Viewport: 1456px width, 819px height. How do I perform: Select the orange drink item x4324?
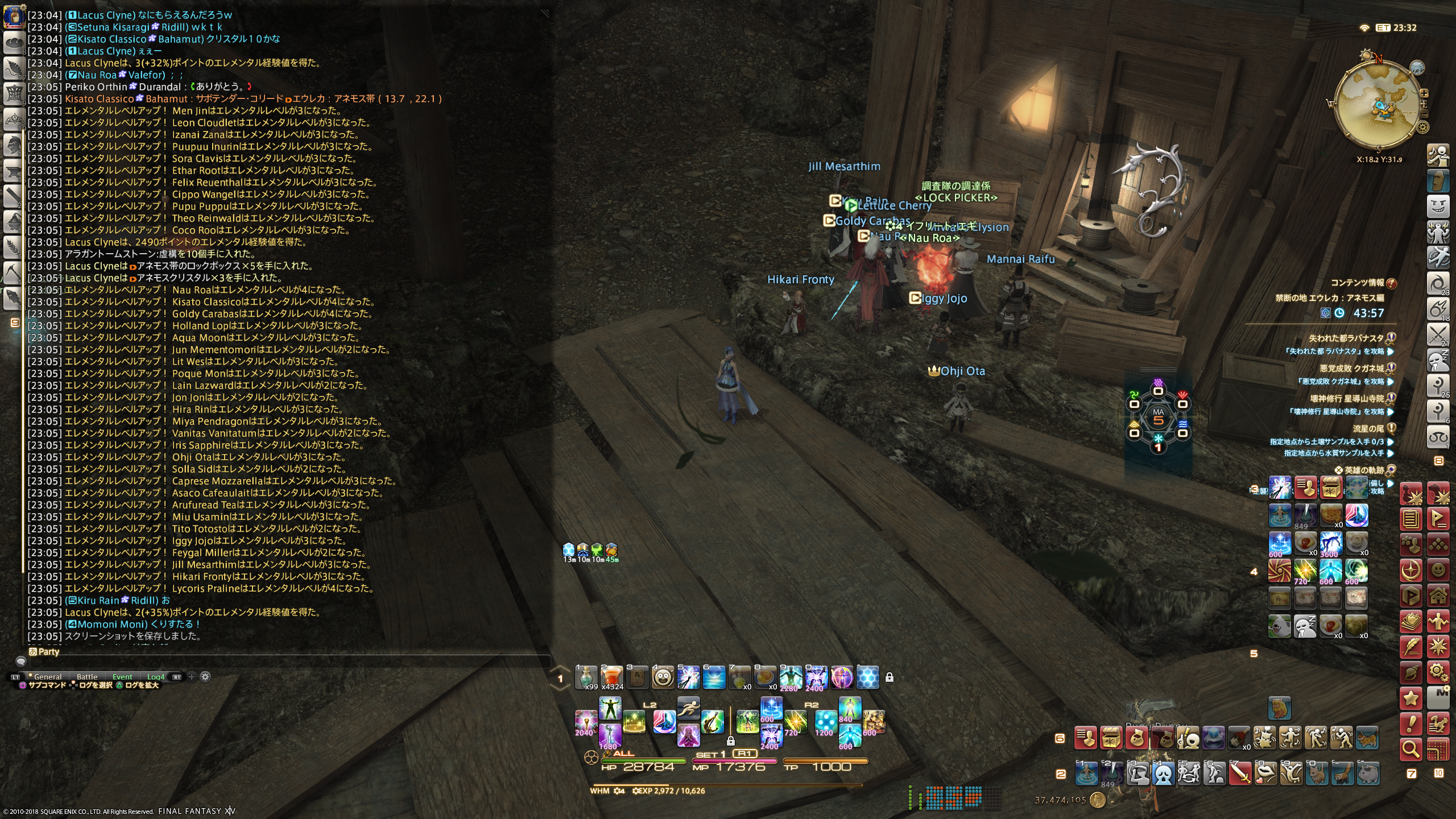612,677
